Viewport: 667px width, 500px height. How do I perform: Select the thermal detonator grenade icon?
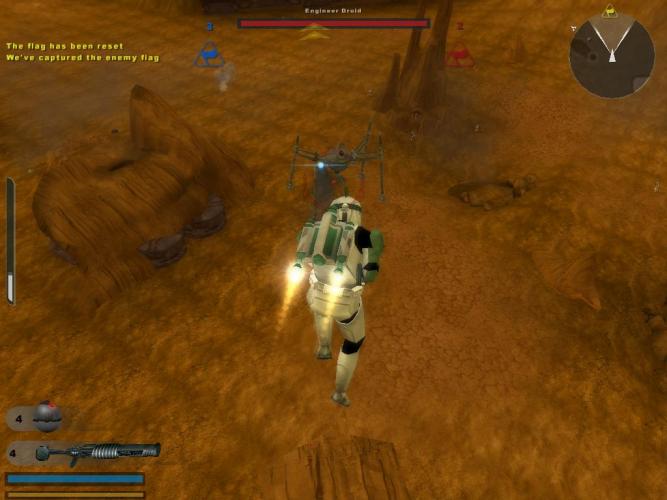(x=47, y=416)
